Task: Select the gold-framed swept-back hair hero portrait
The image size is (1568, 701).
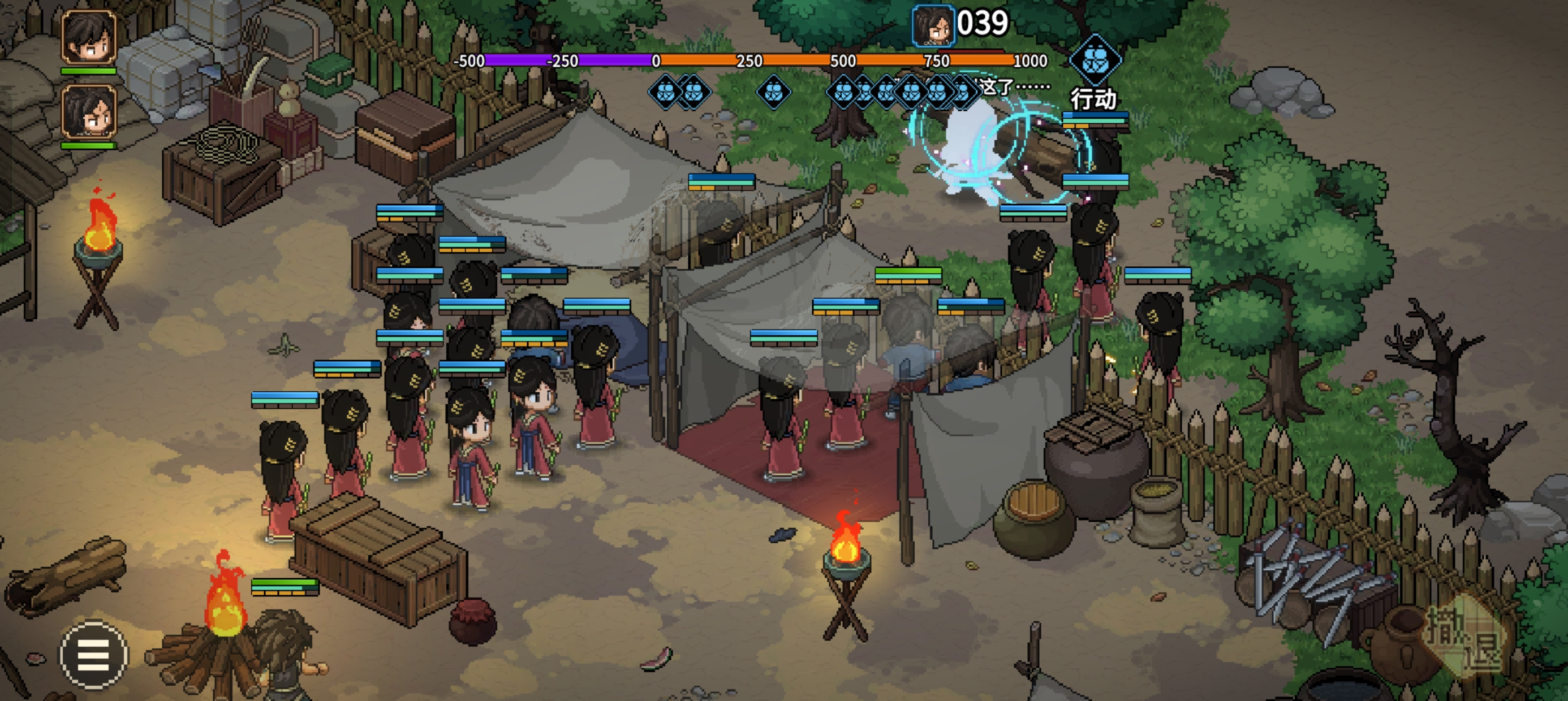Action: [89, 112]
